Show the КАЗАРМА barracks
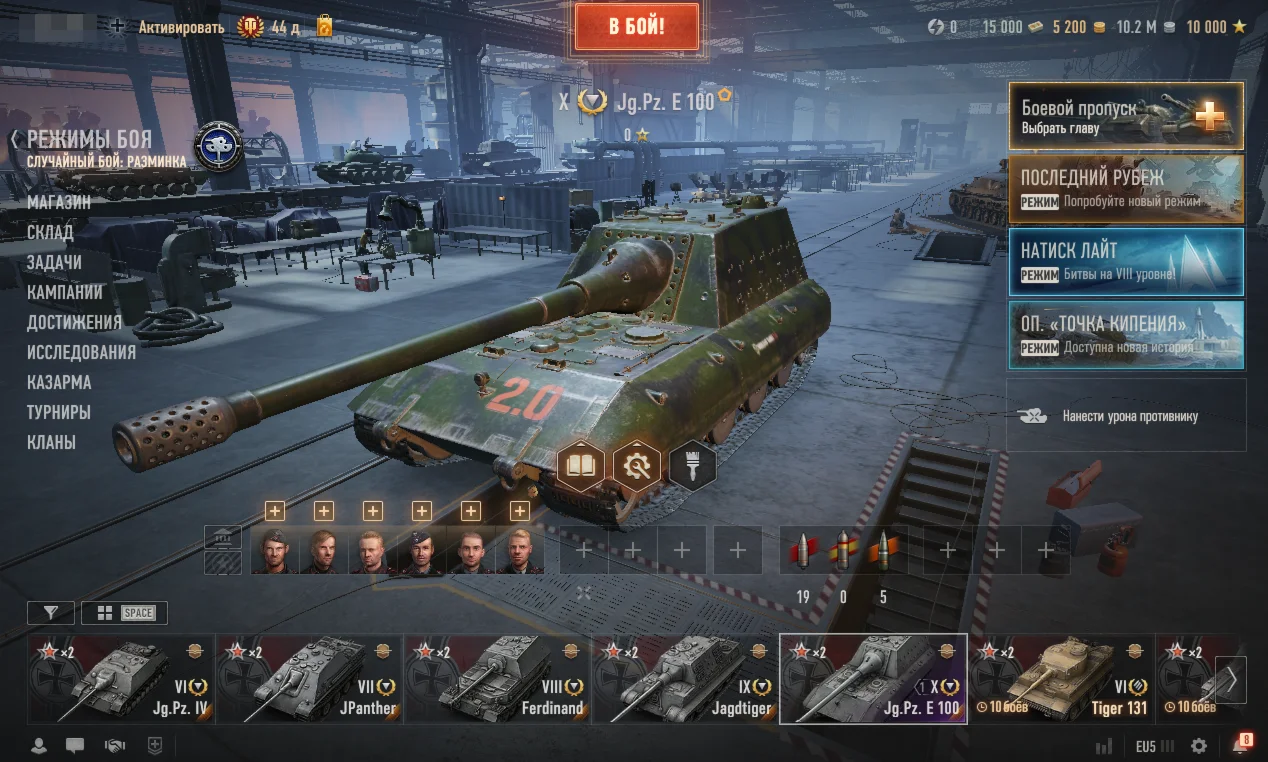 coord(59,382)
